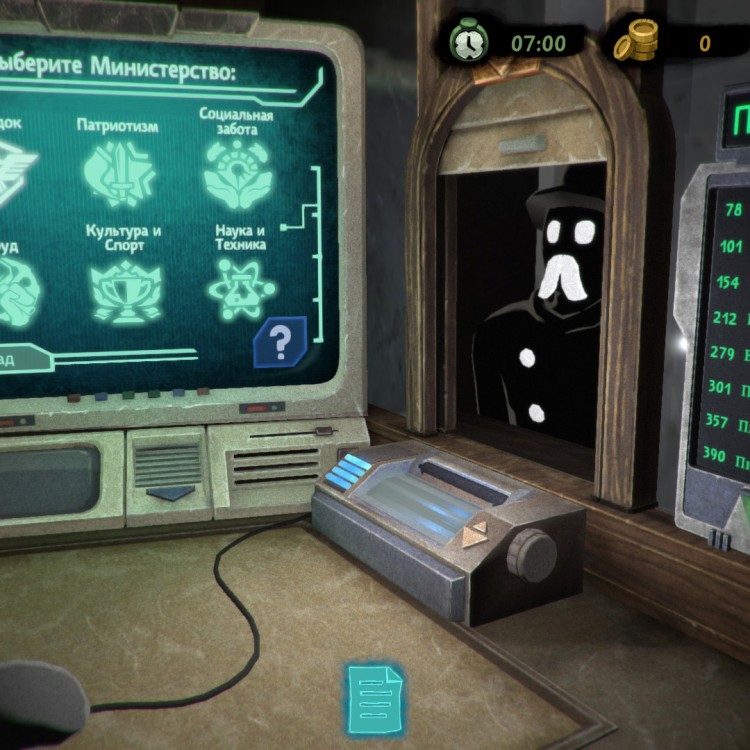750x750 pixels.
Task: Open the question mark help button
Action: 281,343
